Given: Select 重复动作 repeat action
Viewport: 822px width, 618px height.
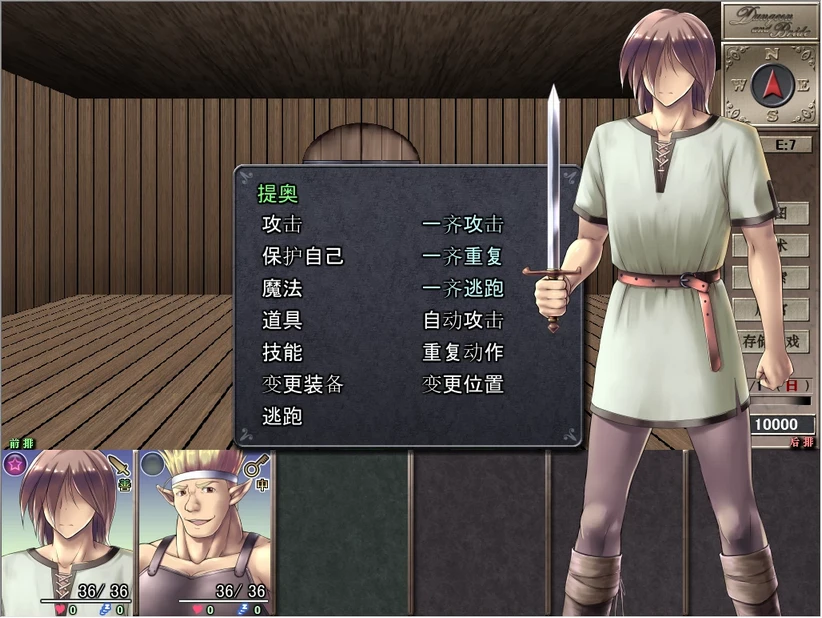Looking at the screenshot, I should coord(462,353).
